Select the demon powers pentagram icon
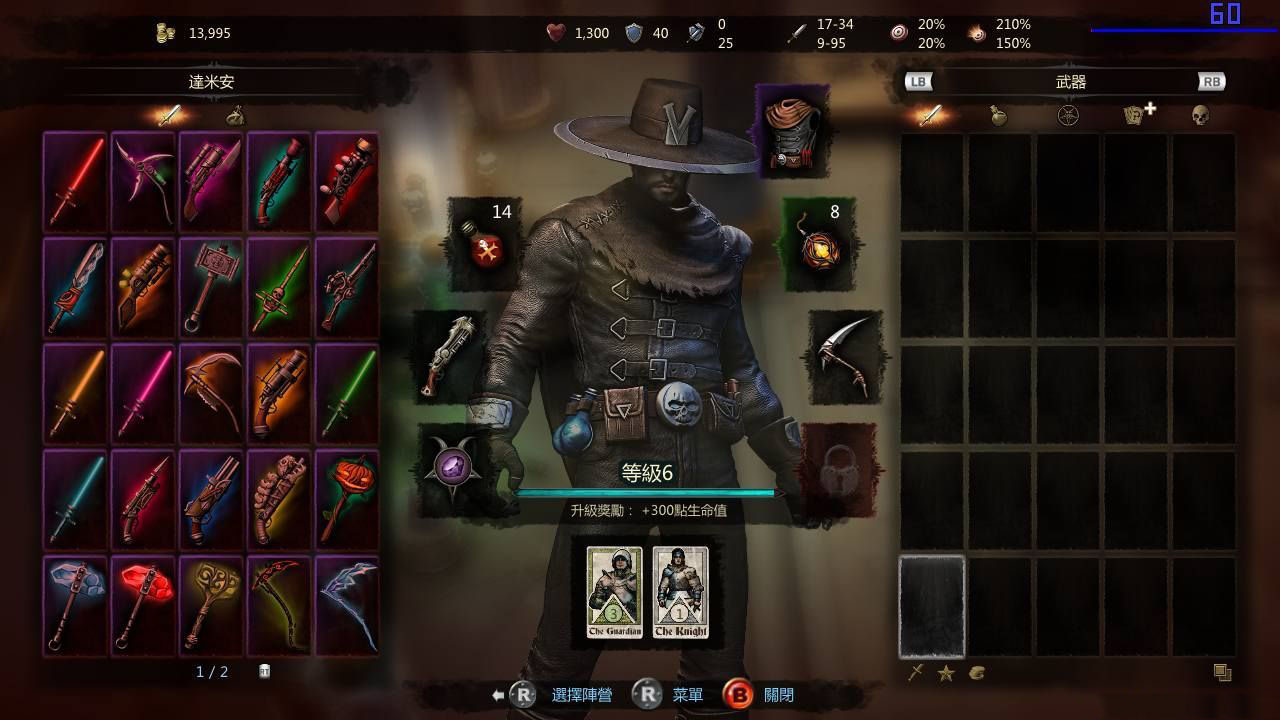The width and height of the screenshot is (1280, 720). [1066, 115]
